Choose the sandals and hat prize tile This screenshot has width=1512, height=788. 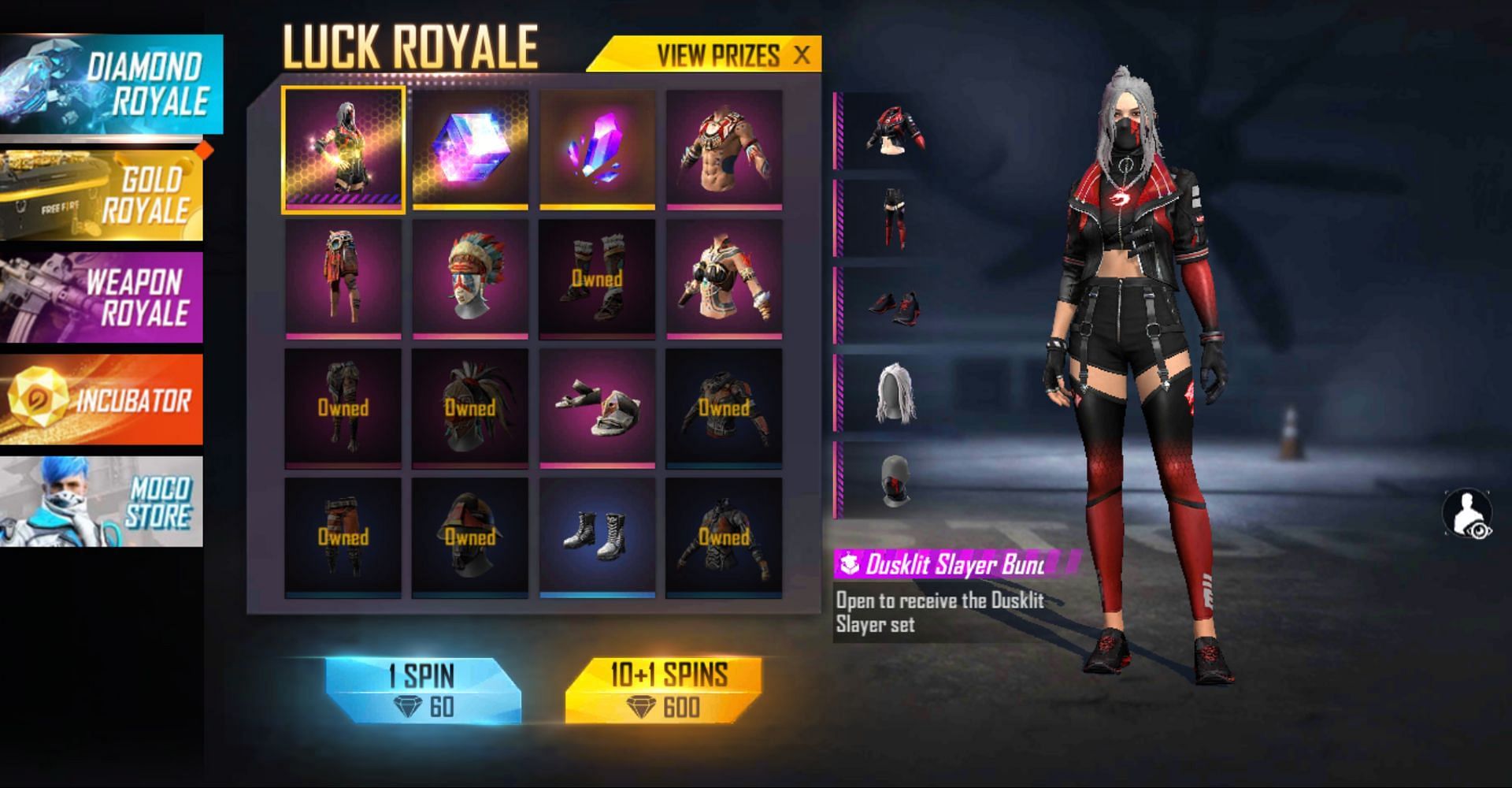click(597, 408)
